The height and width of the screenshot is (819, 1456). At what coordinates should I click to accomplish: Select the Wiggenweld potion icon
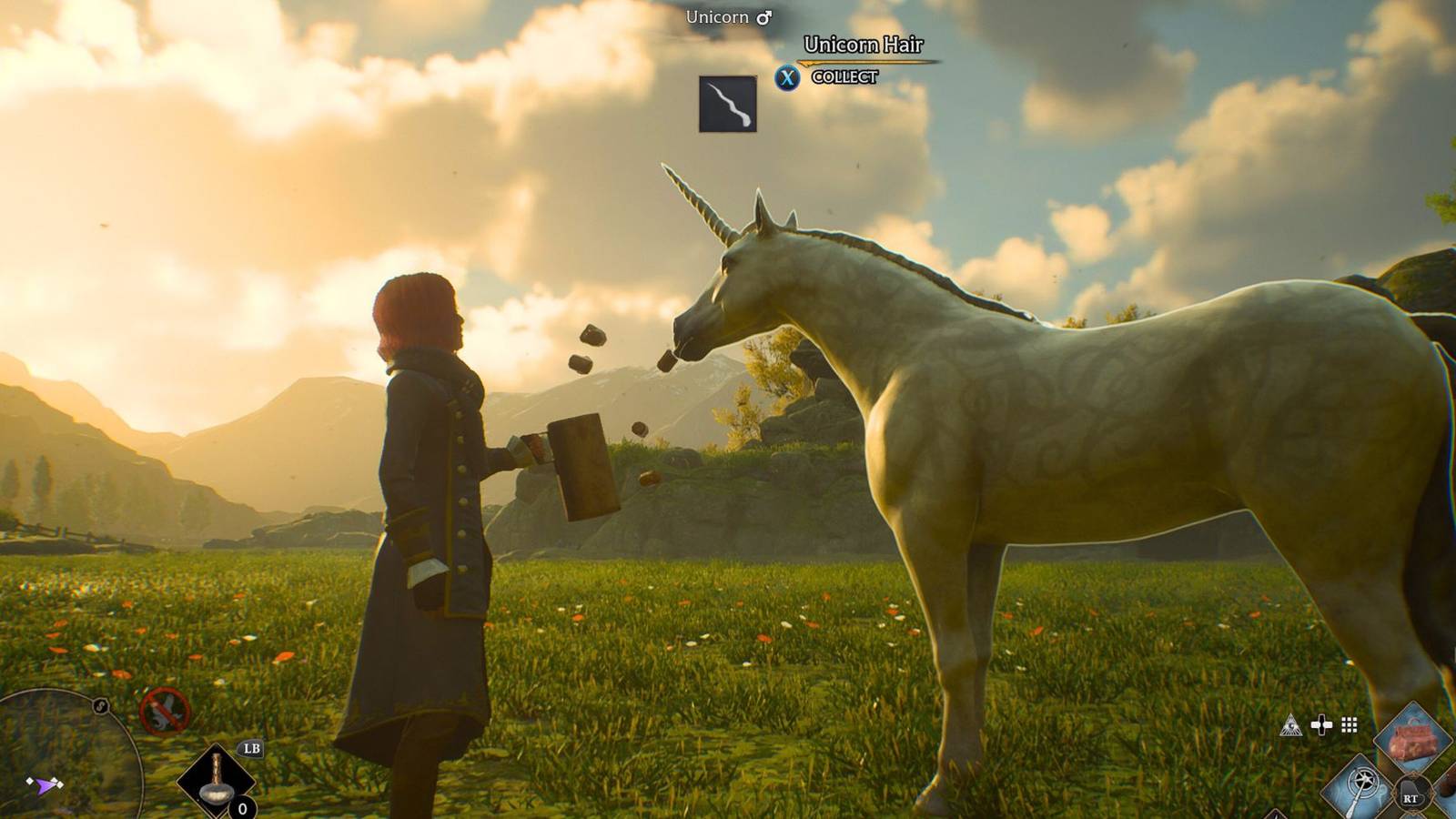217,779
